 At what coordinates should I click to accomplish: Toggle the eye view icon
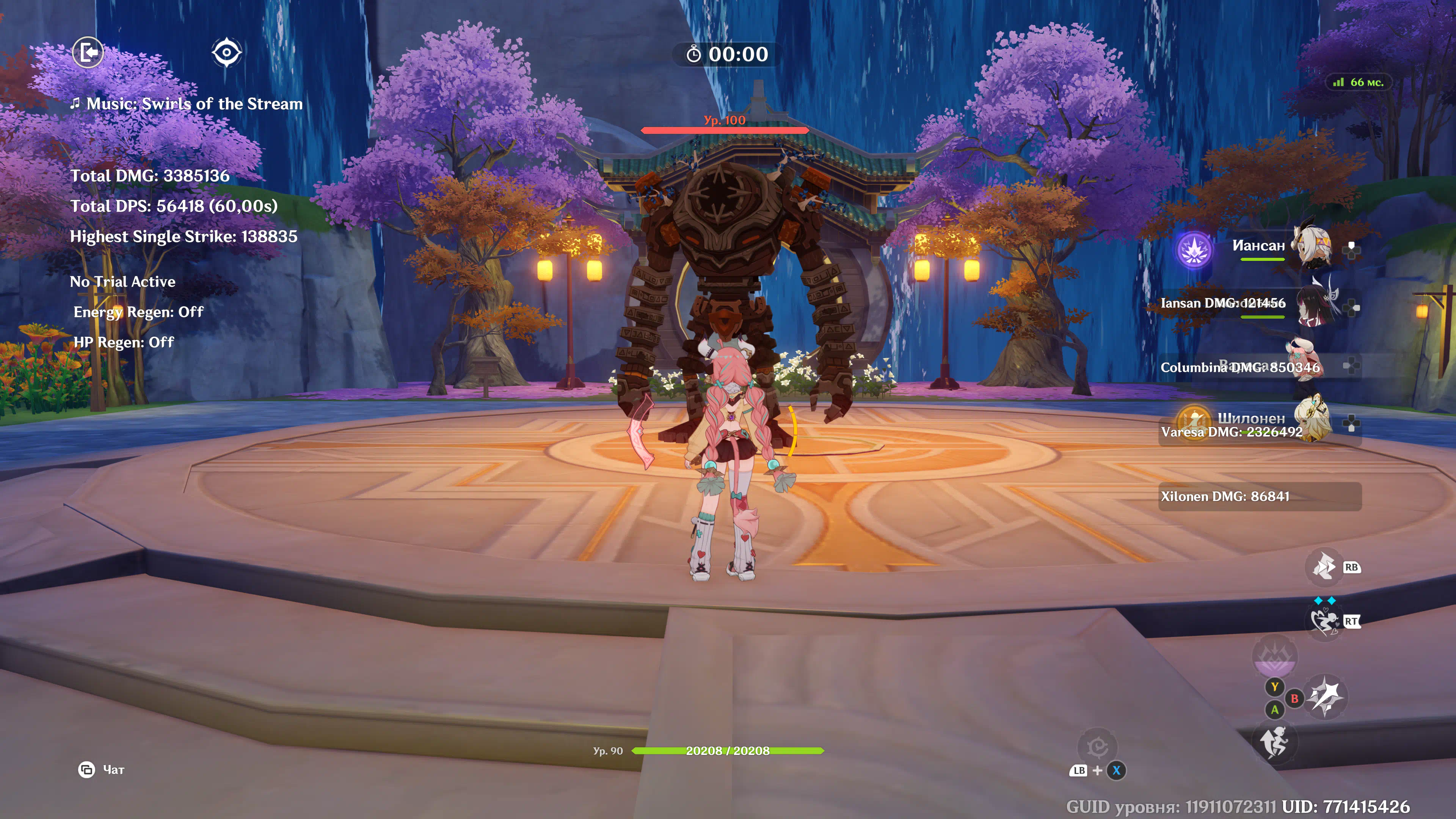(227, 53)
